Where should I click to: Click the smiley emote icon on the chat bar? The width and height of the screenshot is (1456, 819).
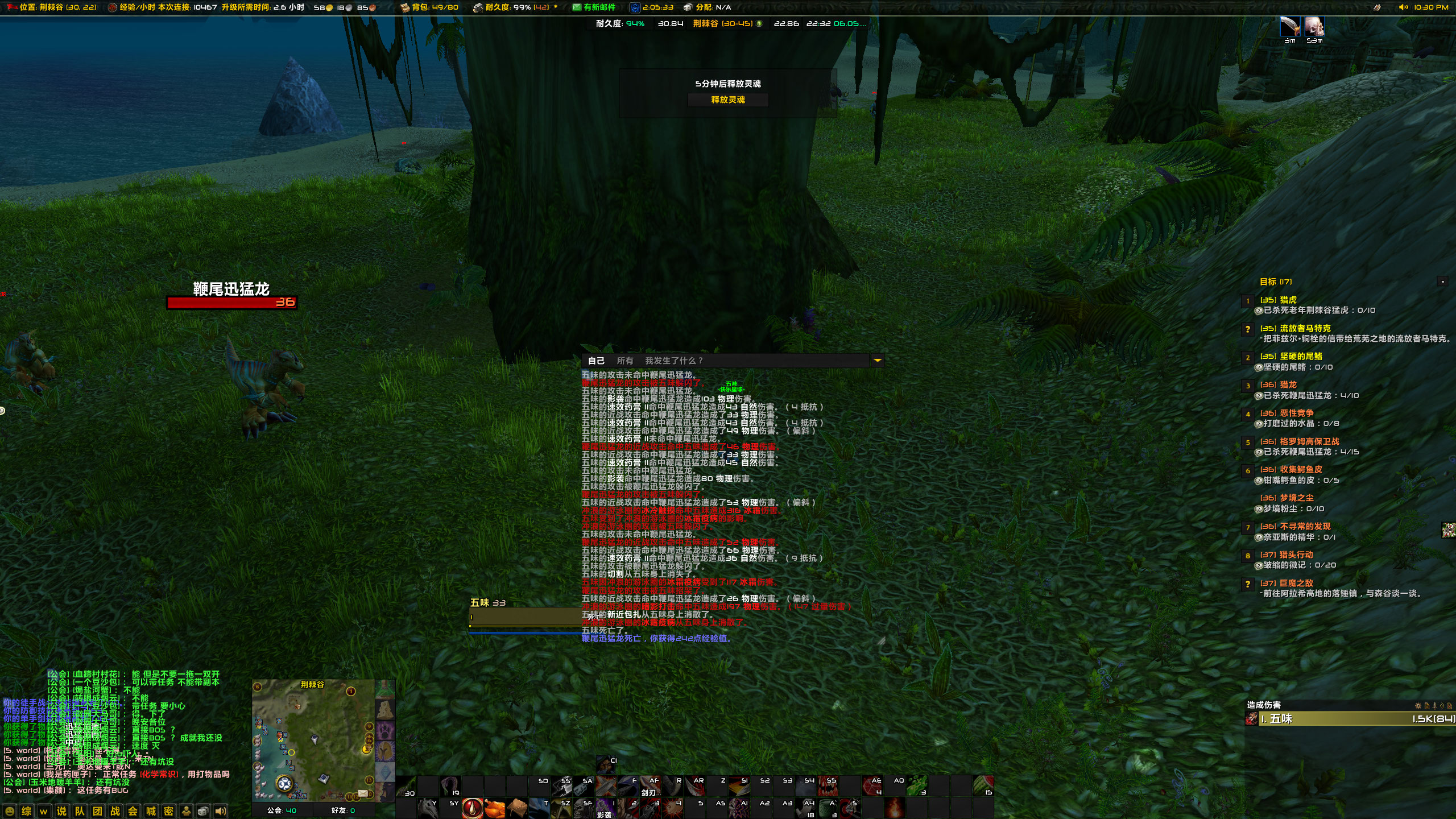[10, 812]
